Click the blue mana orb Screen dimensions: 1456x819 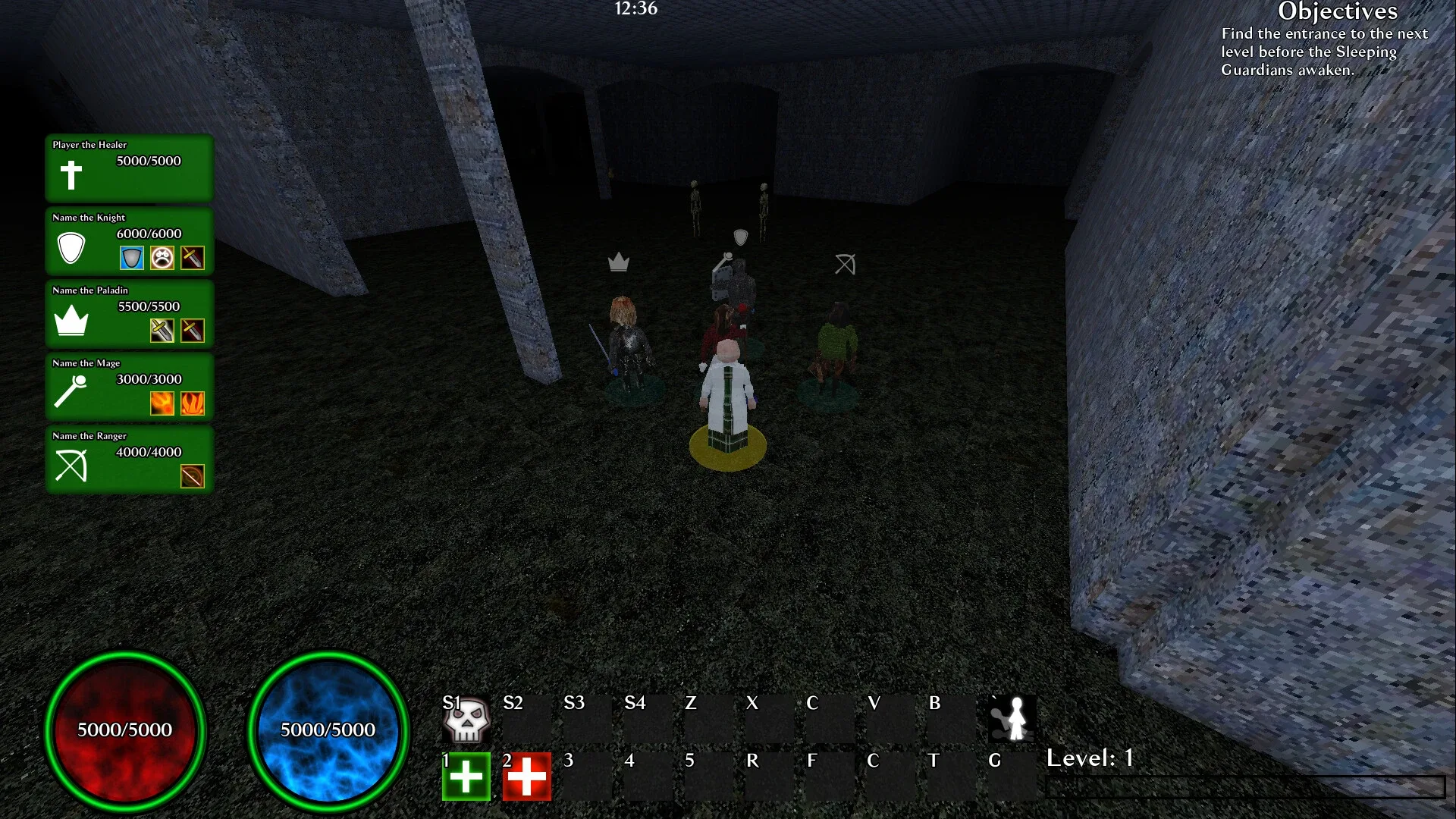328,730
